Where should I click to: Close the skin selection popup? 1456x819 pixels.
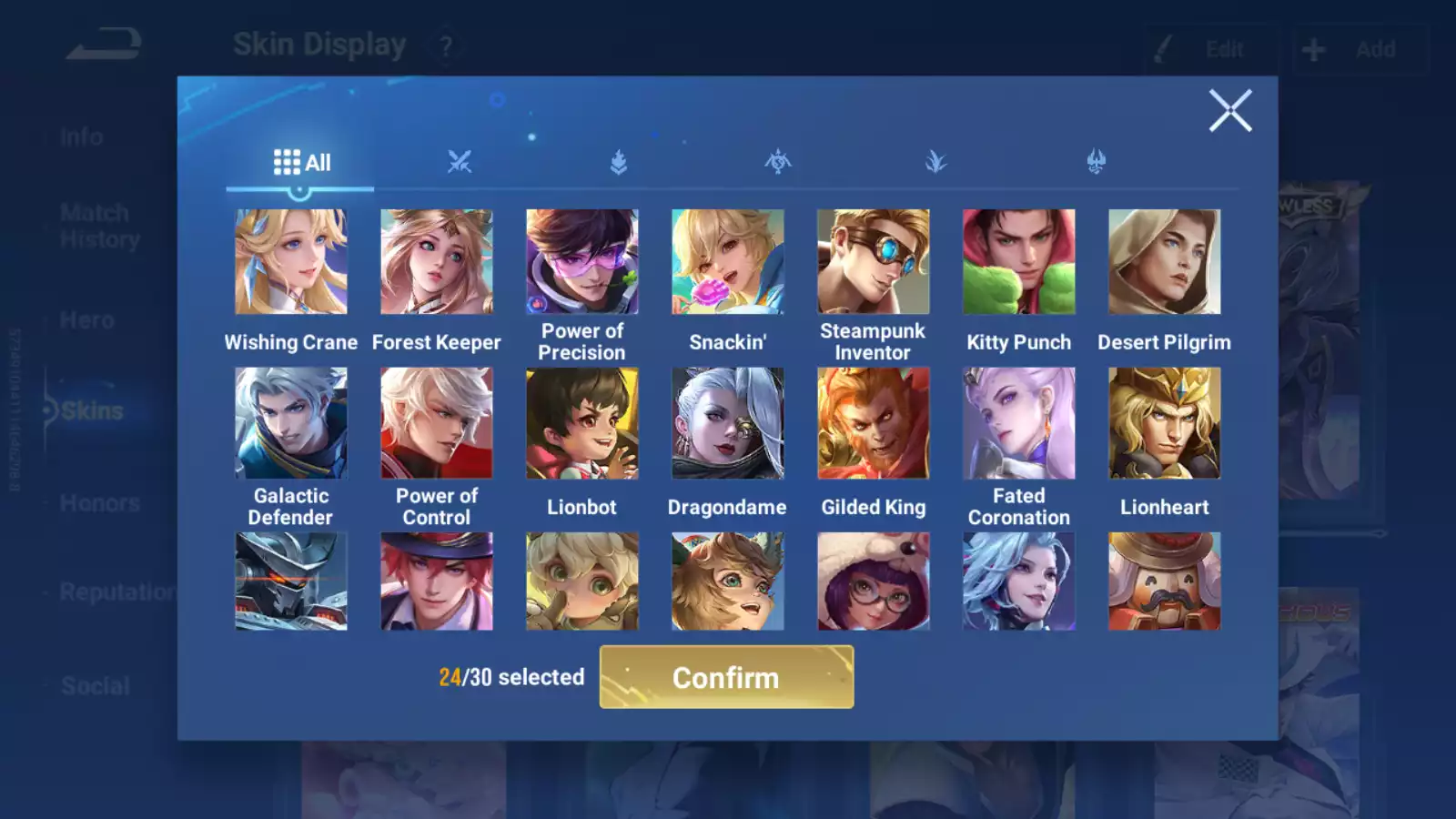1230,111
